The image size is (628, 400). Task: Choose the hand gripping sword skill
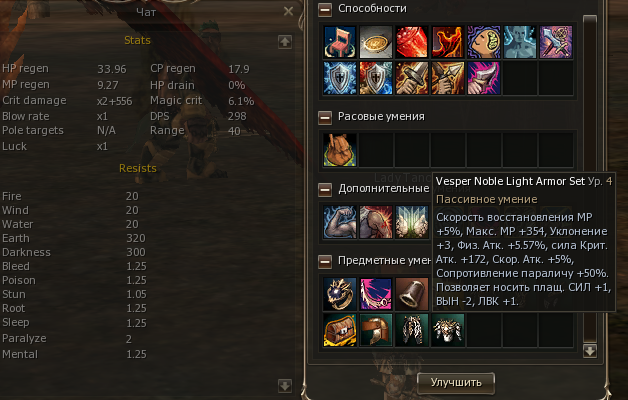(x=411, y=78)
